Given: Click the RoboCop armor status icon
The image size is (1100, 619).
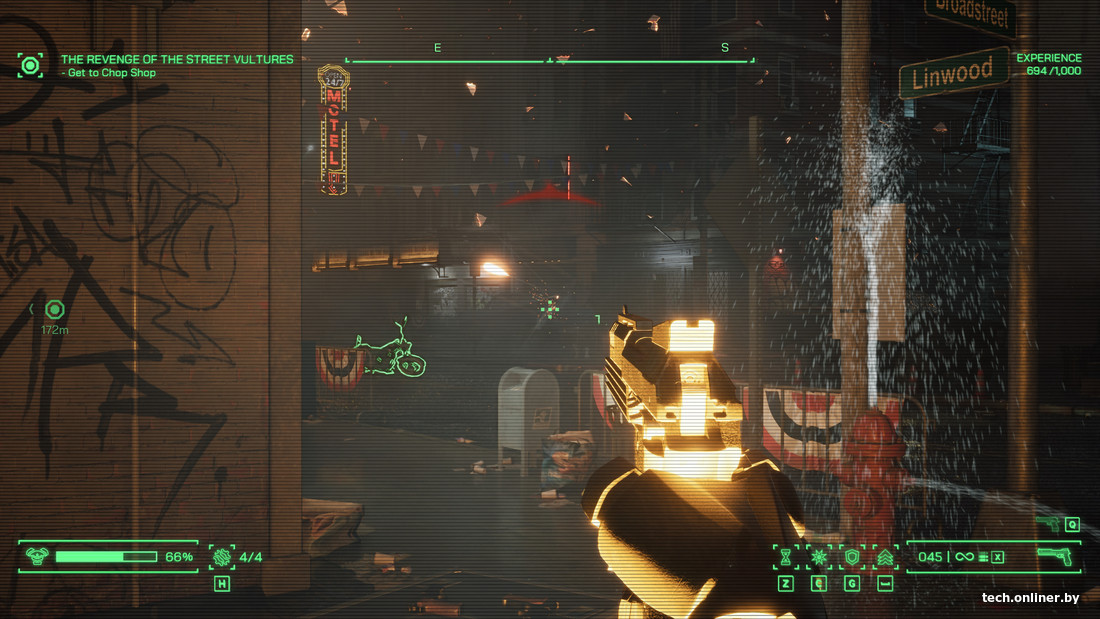Looking at the screenshot, I should [37, 556].
